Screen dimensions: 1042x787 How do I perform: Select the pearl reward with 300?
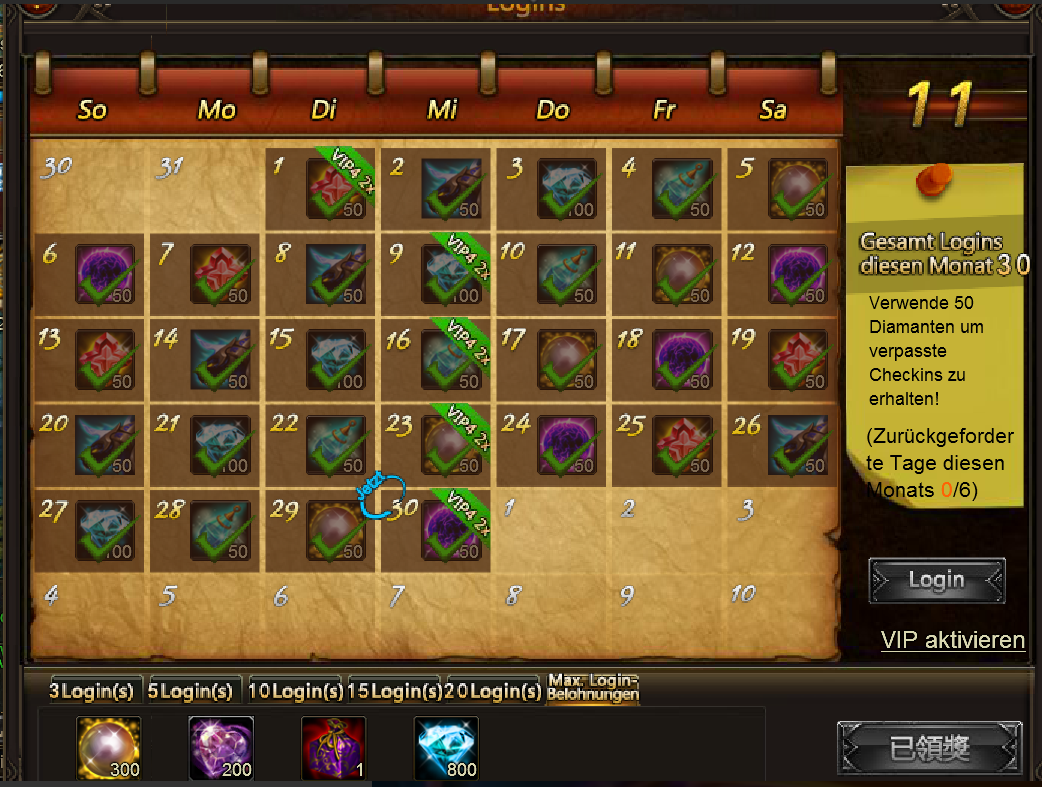(x=109, y=747)
